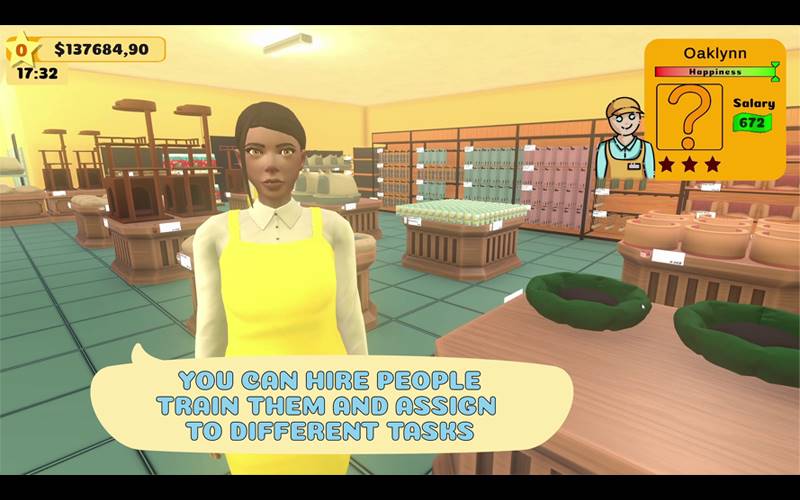Screen dimensions: 800x500
Task: Click the three-star rating on Oaklynn's card
Action: point(689,164)
